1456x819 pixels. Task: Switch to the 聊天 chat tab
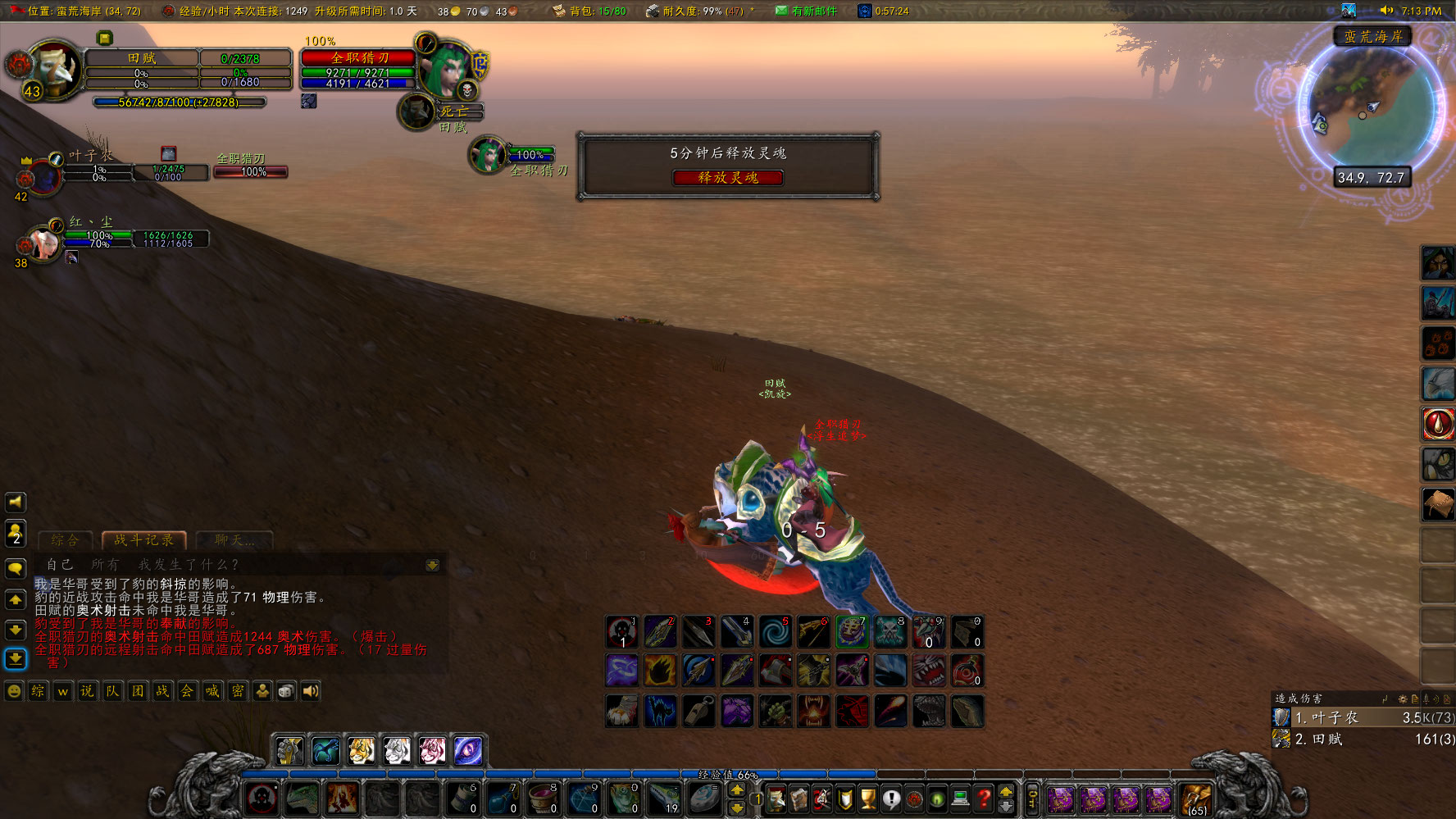pos(232,540)
